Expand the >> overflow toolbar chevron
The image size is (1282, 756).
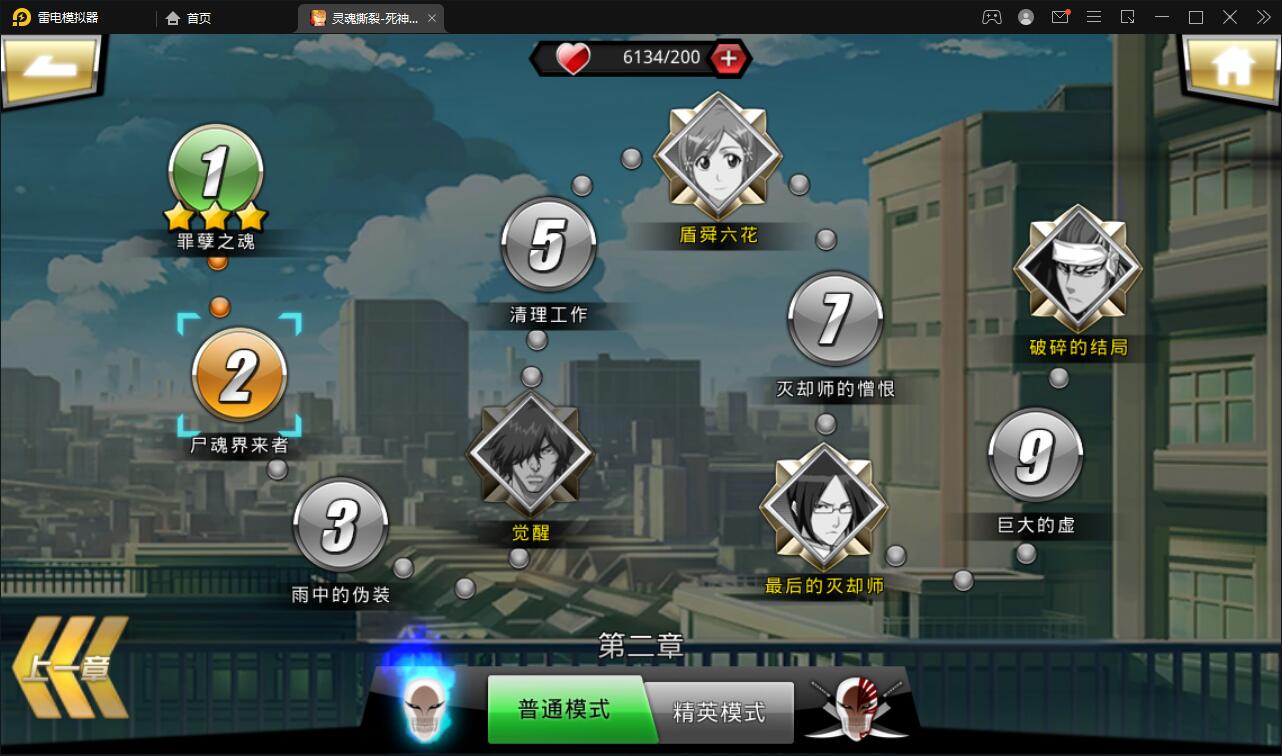coord(1262,17)
